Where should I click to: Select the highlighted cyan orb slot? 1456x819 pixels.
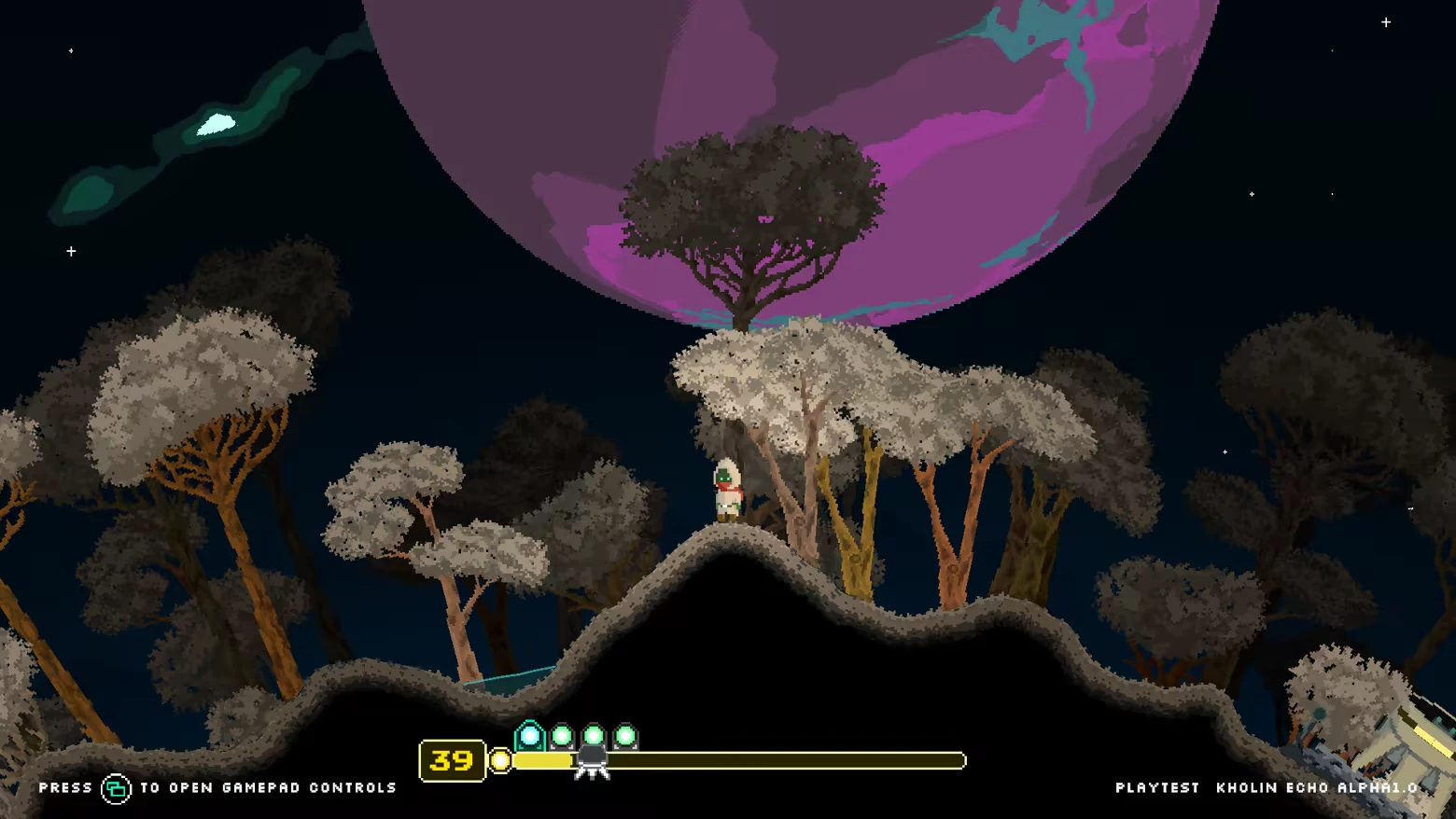529,736
